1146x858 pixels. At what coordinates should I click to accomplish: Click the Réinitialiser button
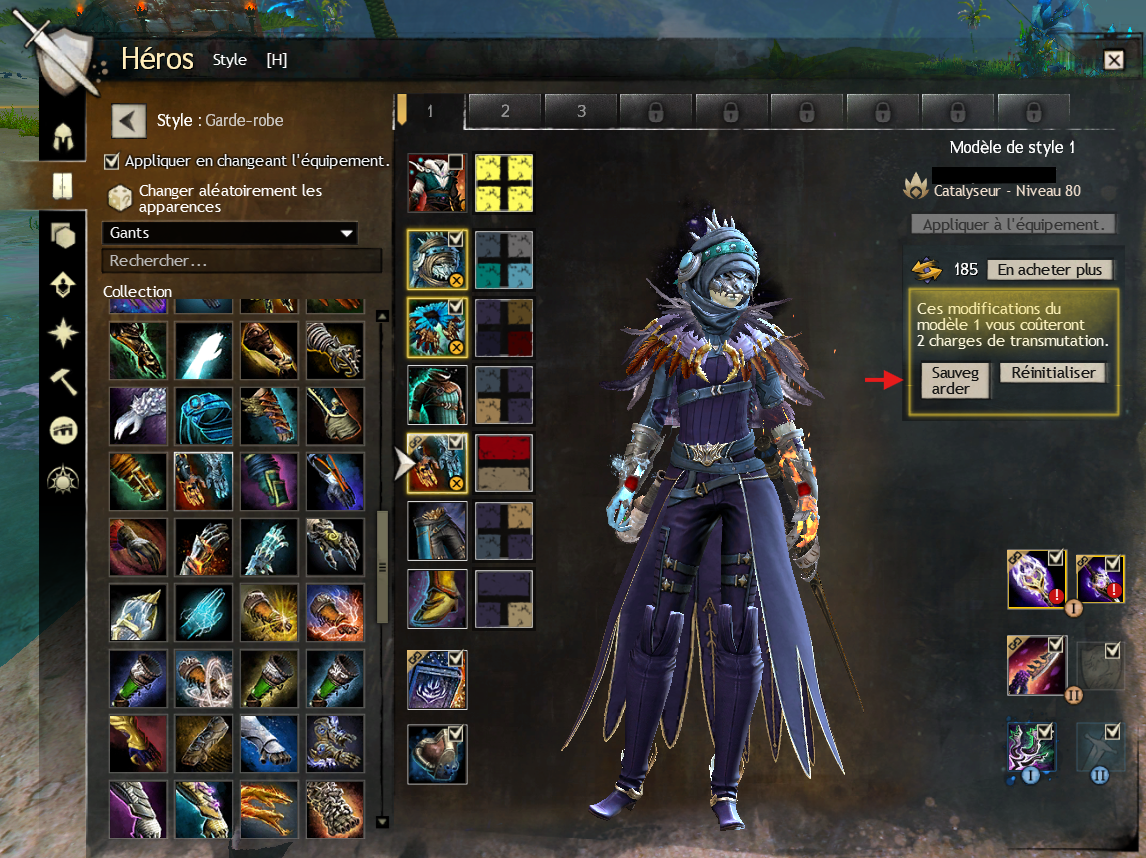[1054, 373]
